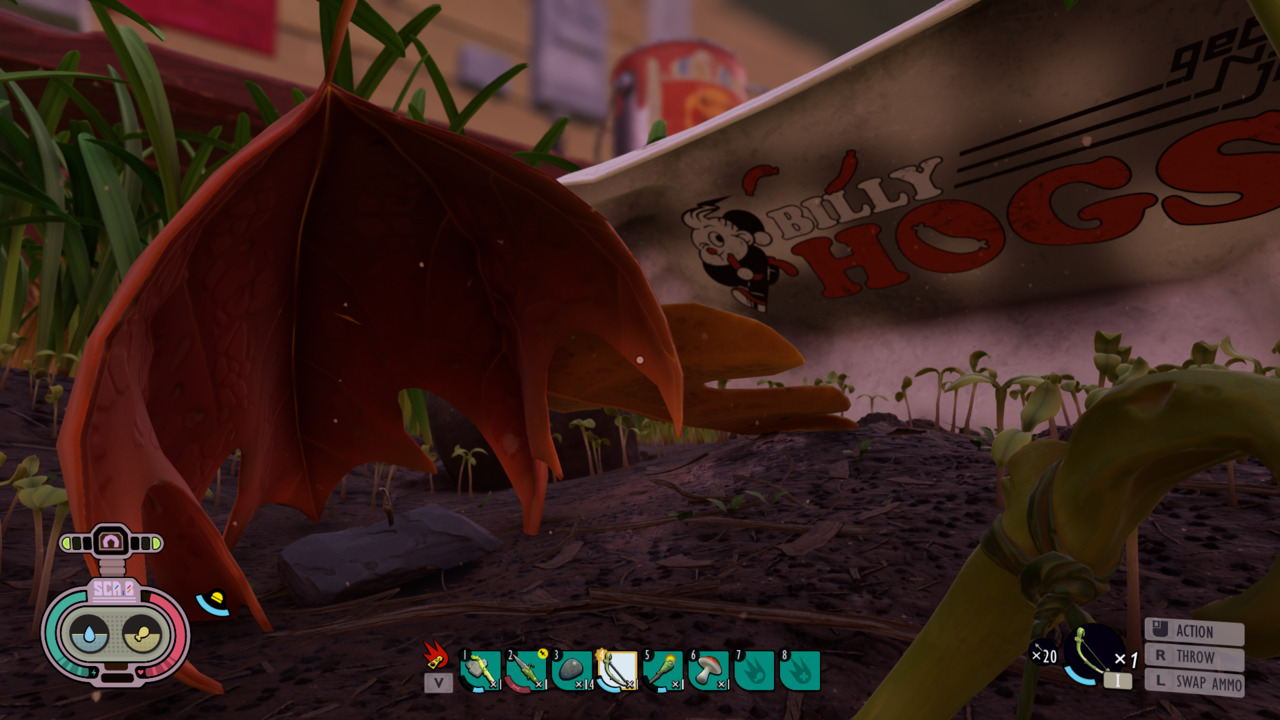1280x720 pixels.
Task: Click the arrow ammo counter showing x20
Action: (x=1044, y=654)
